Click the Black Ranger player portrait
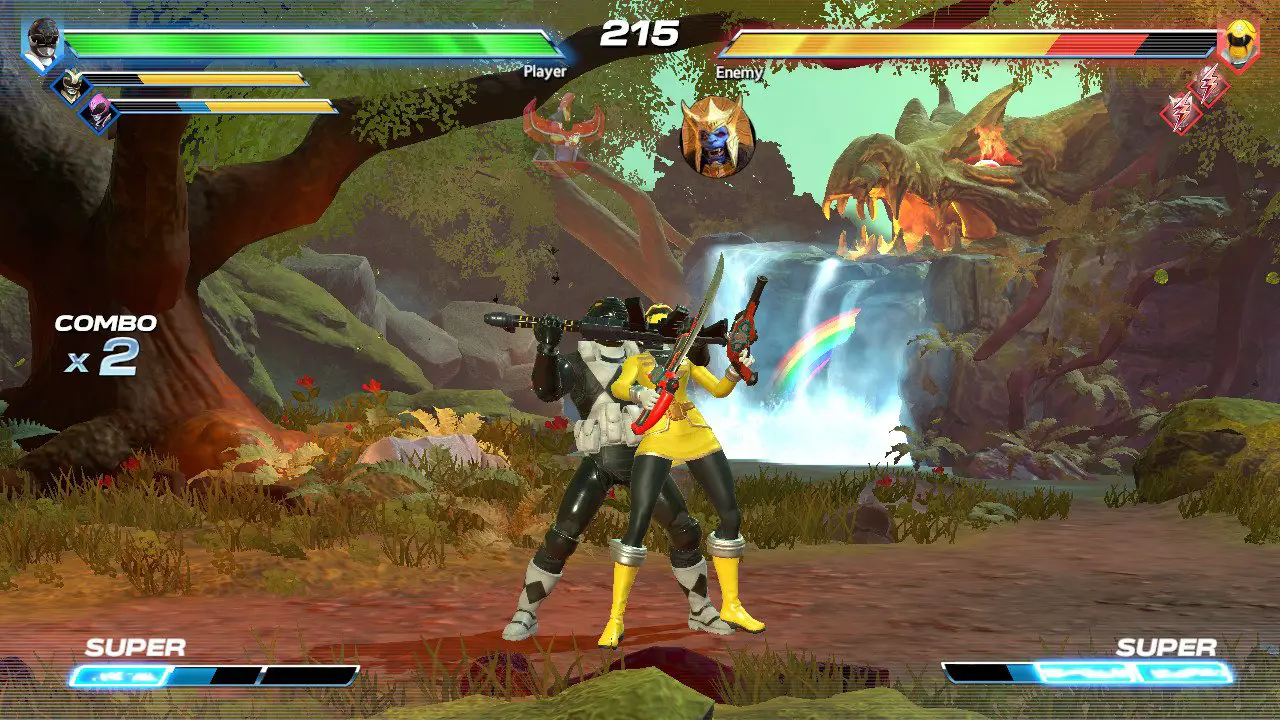 43,44
